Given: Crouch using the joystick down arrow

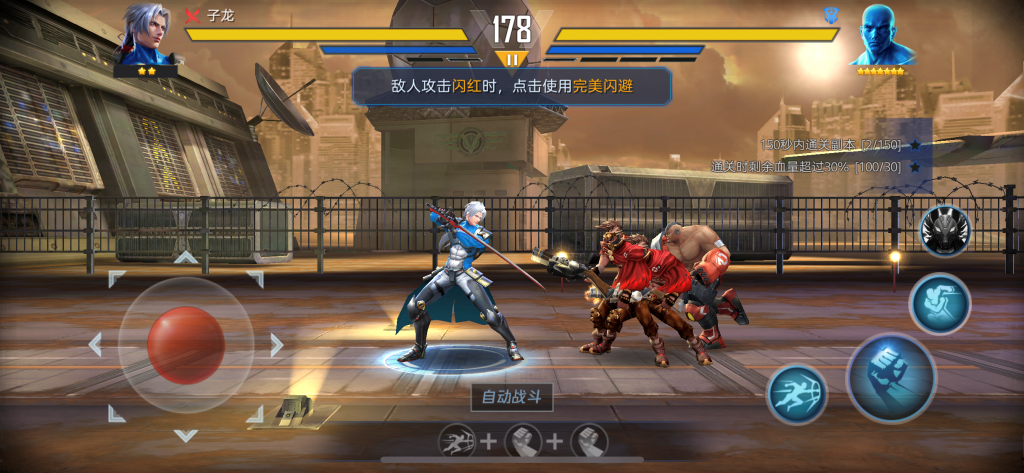Looking at the screenshot, I should click(x=186, y=435).
